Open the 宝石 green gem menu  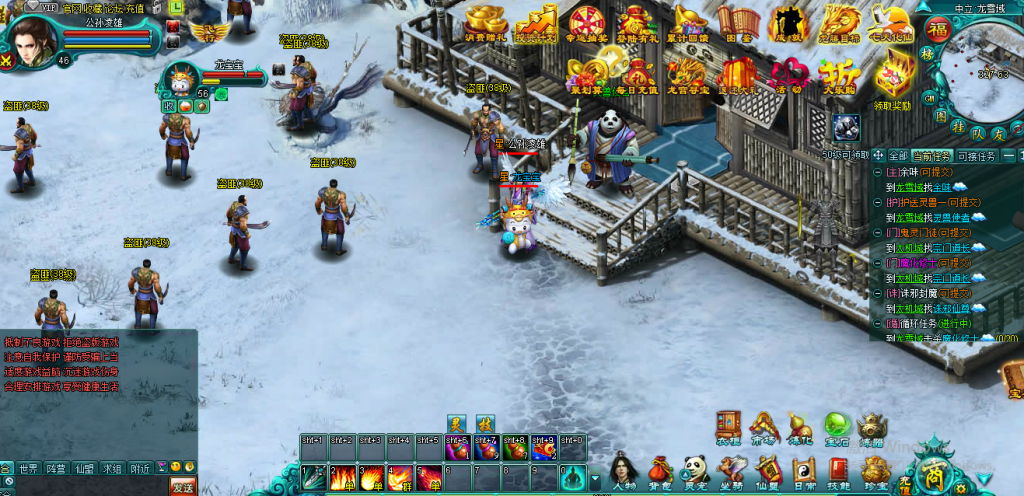pyautogui.click(x=836, y=427)
